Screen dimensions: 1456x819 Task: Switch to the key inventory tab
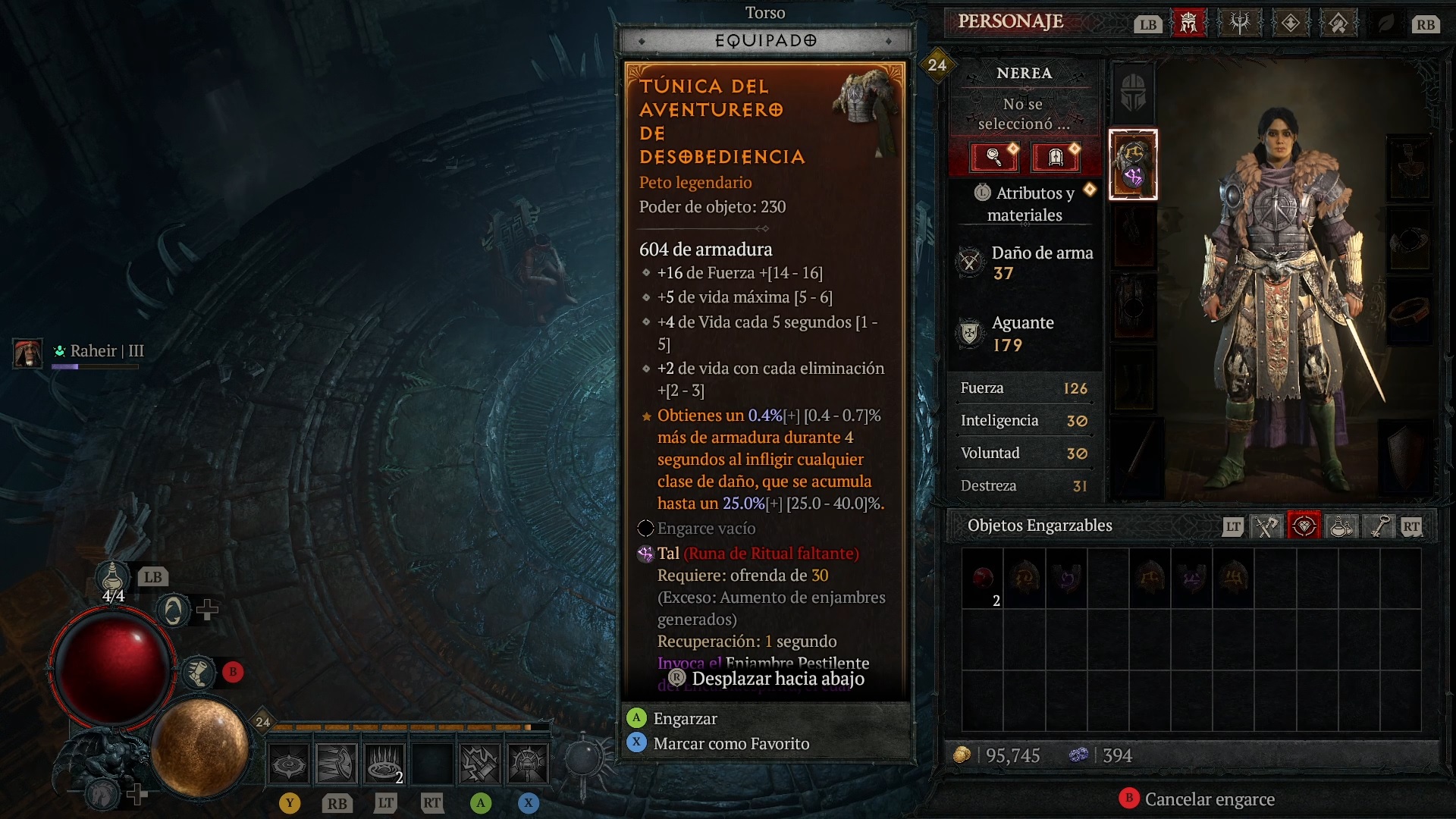click(x=1379, y=526)
